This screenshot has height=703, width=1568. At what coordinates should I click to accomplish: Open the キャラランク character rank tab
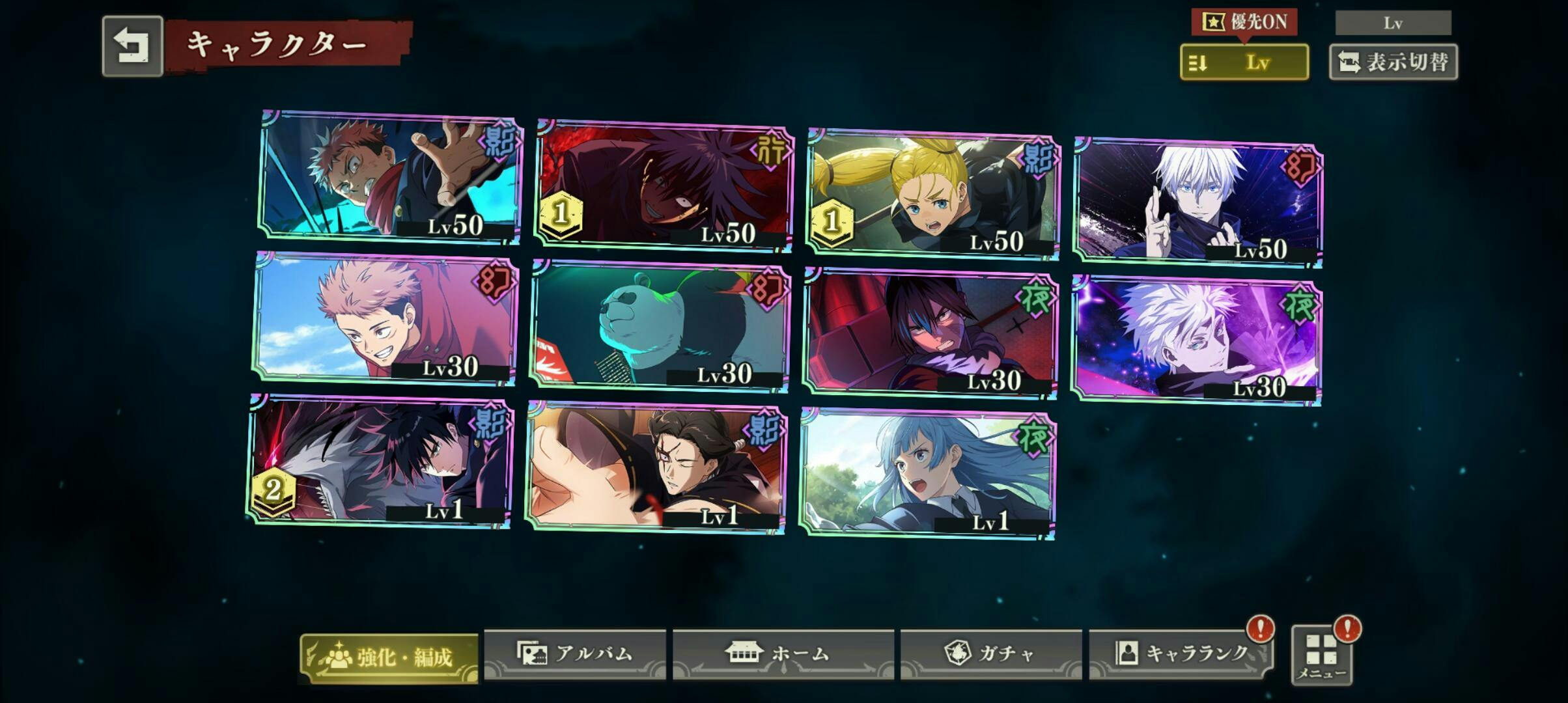(1181, 654)
